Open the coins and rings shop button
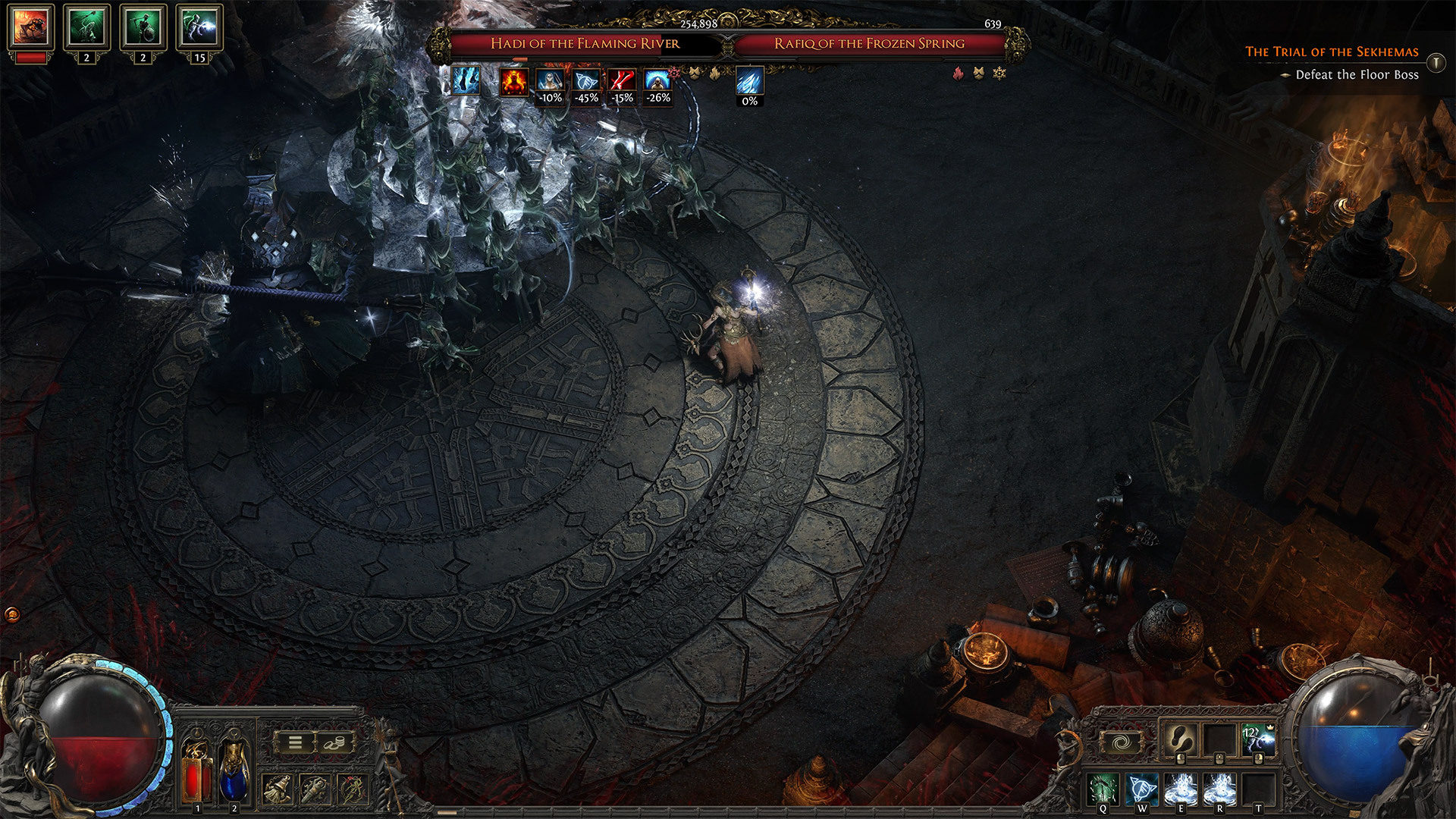 click(x=334, y=742)
